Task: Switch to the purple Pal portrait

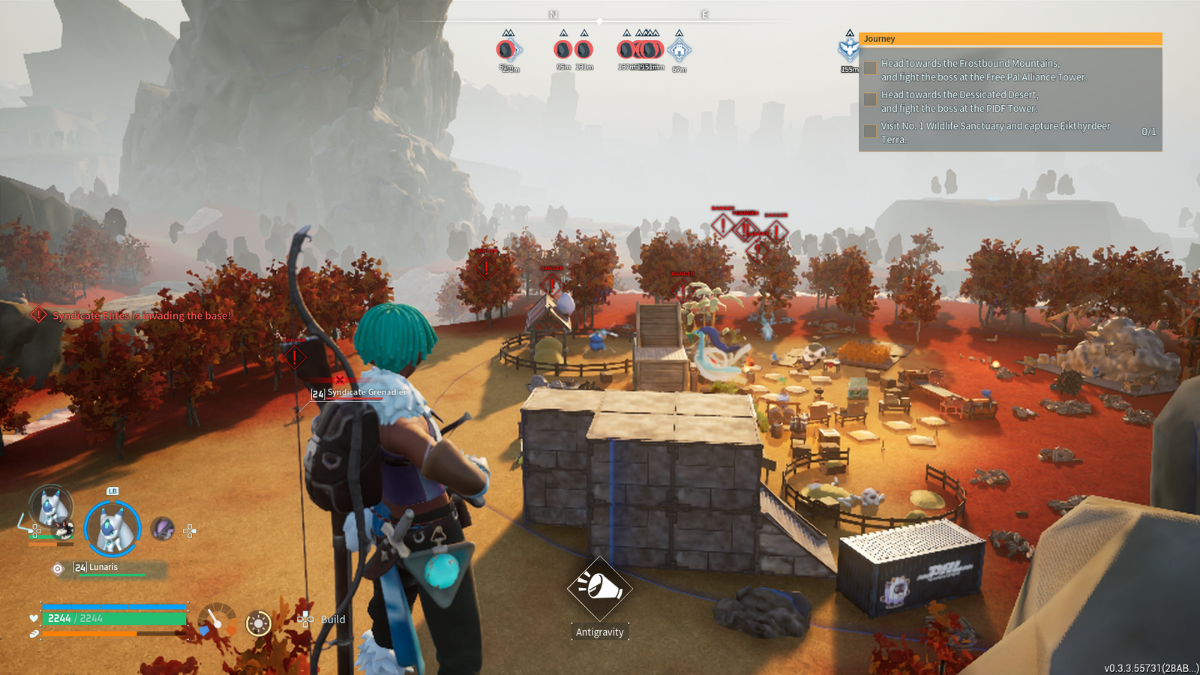Action: click(x=162, y=528)
